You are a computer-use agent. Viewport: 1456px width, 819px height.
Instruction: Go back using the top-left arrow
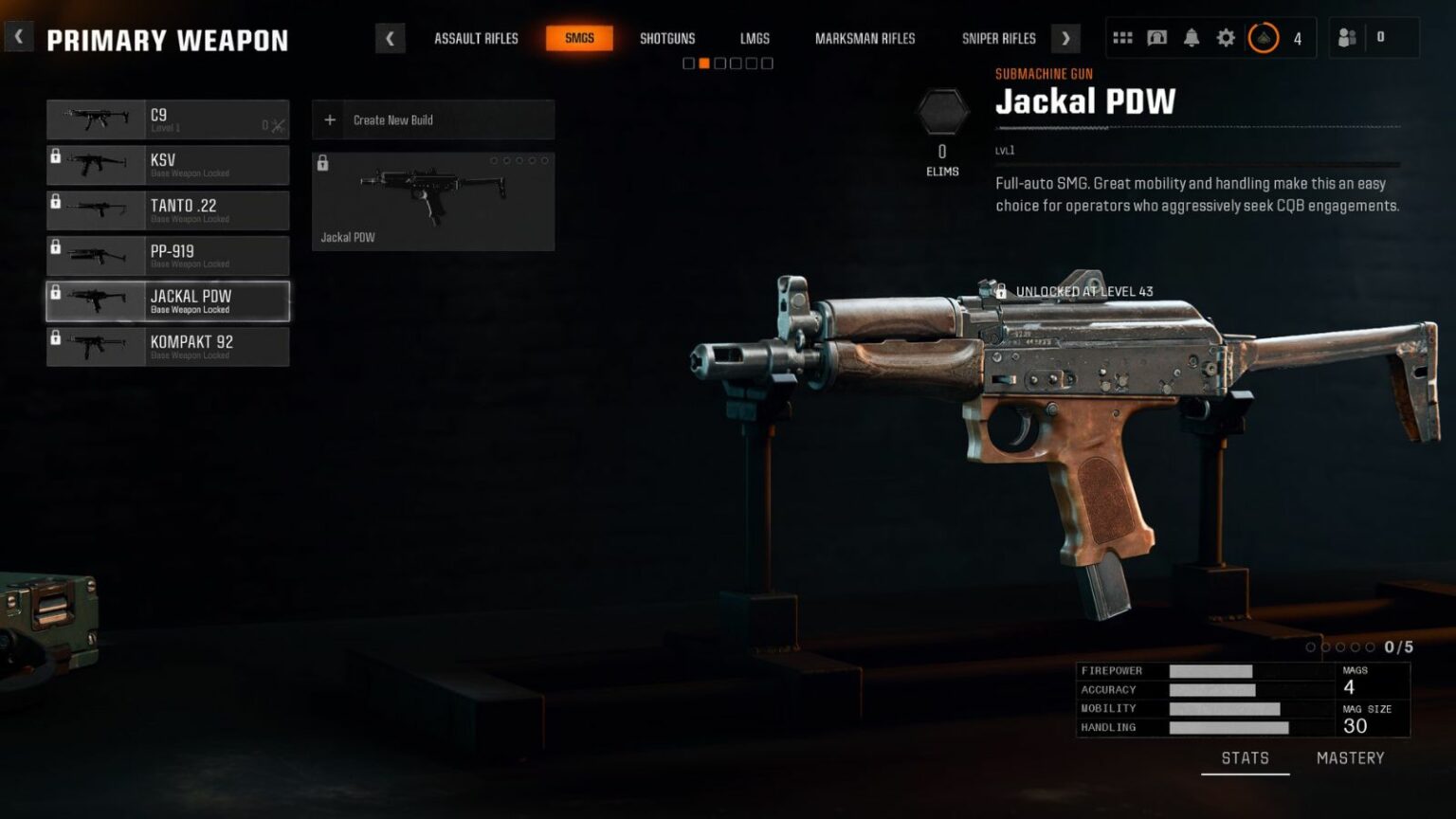(18, 36)
